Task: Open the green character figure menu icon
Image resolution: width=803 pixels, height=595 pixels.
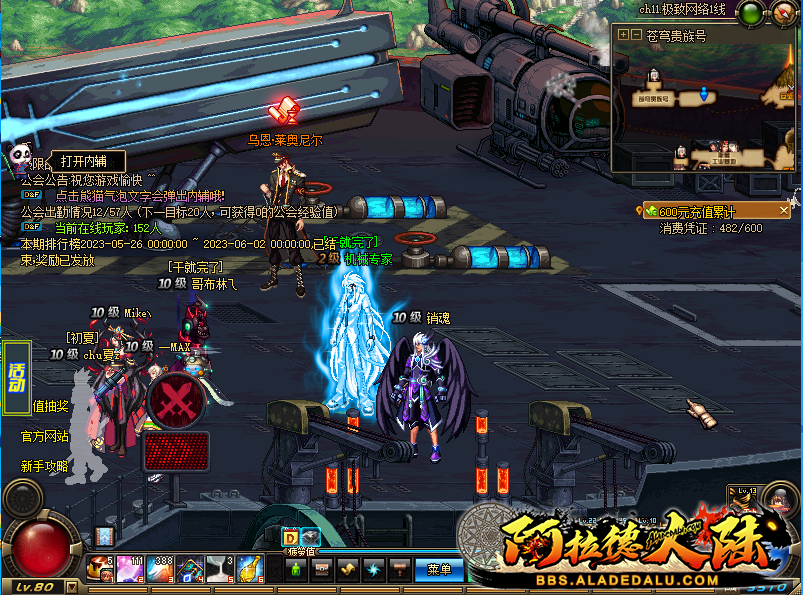Action: [296, 569]
